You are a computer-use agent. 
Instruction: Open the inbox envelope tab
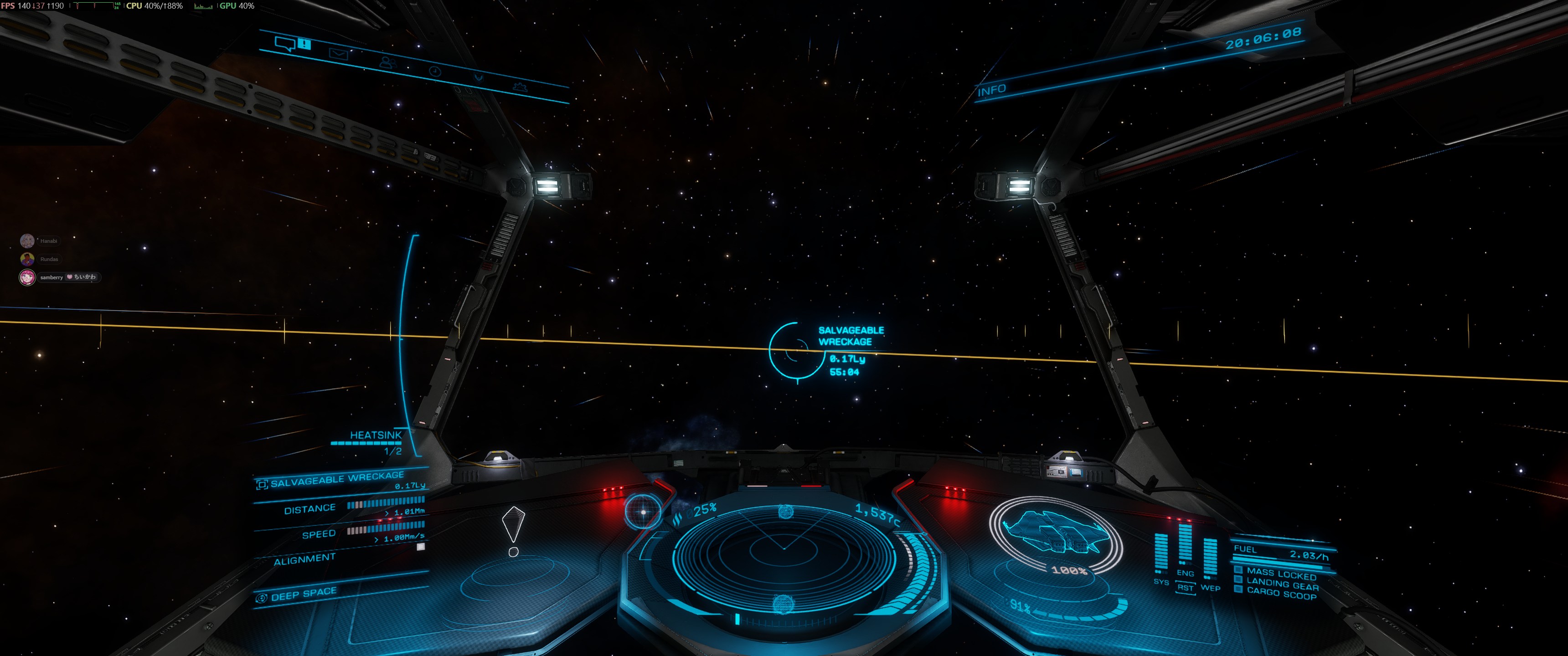point(338,54)
